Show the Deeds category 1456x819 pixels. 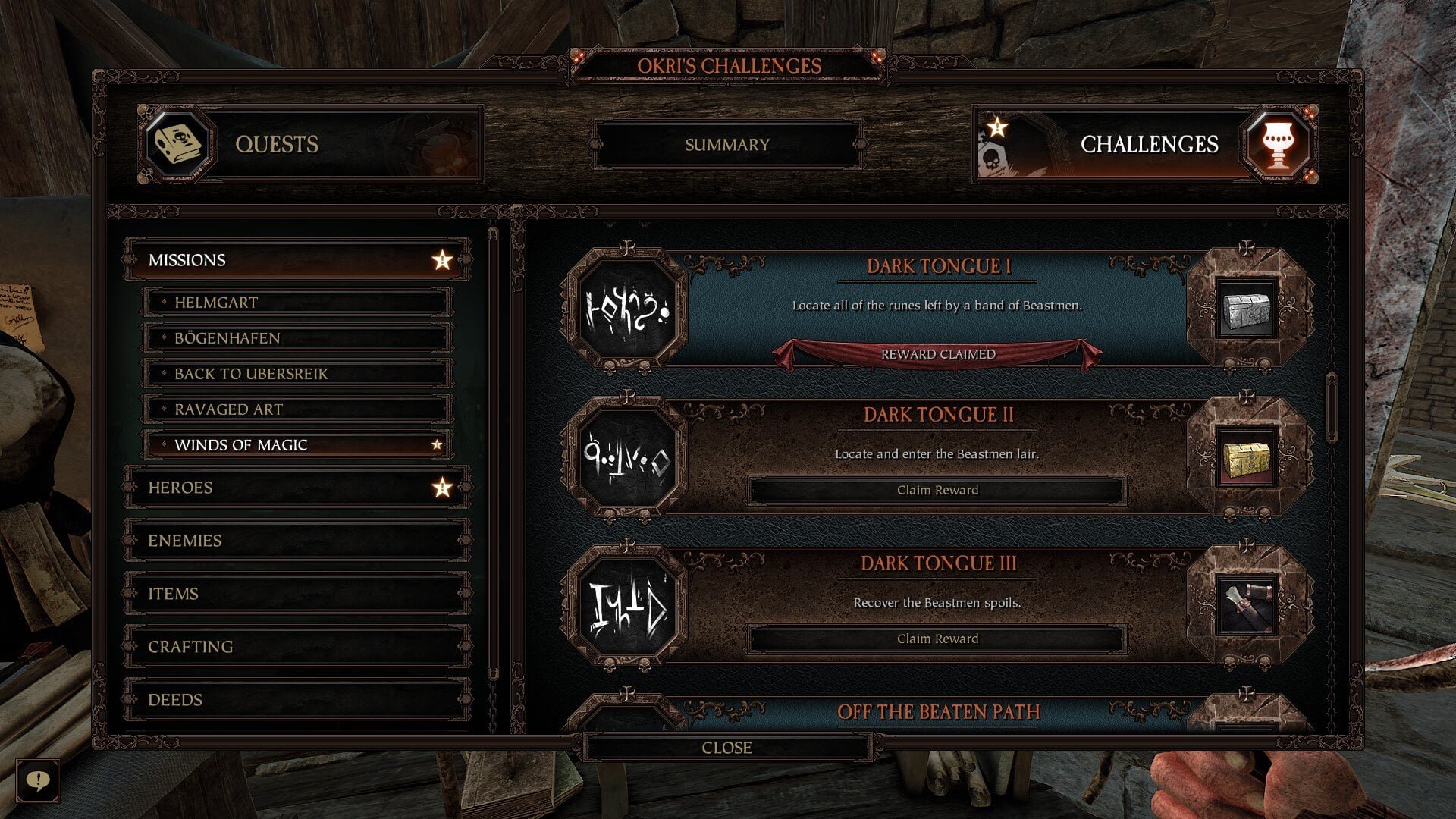tap(297, 700)
